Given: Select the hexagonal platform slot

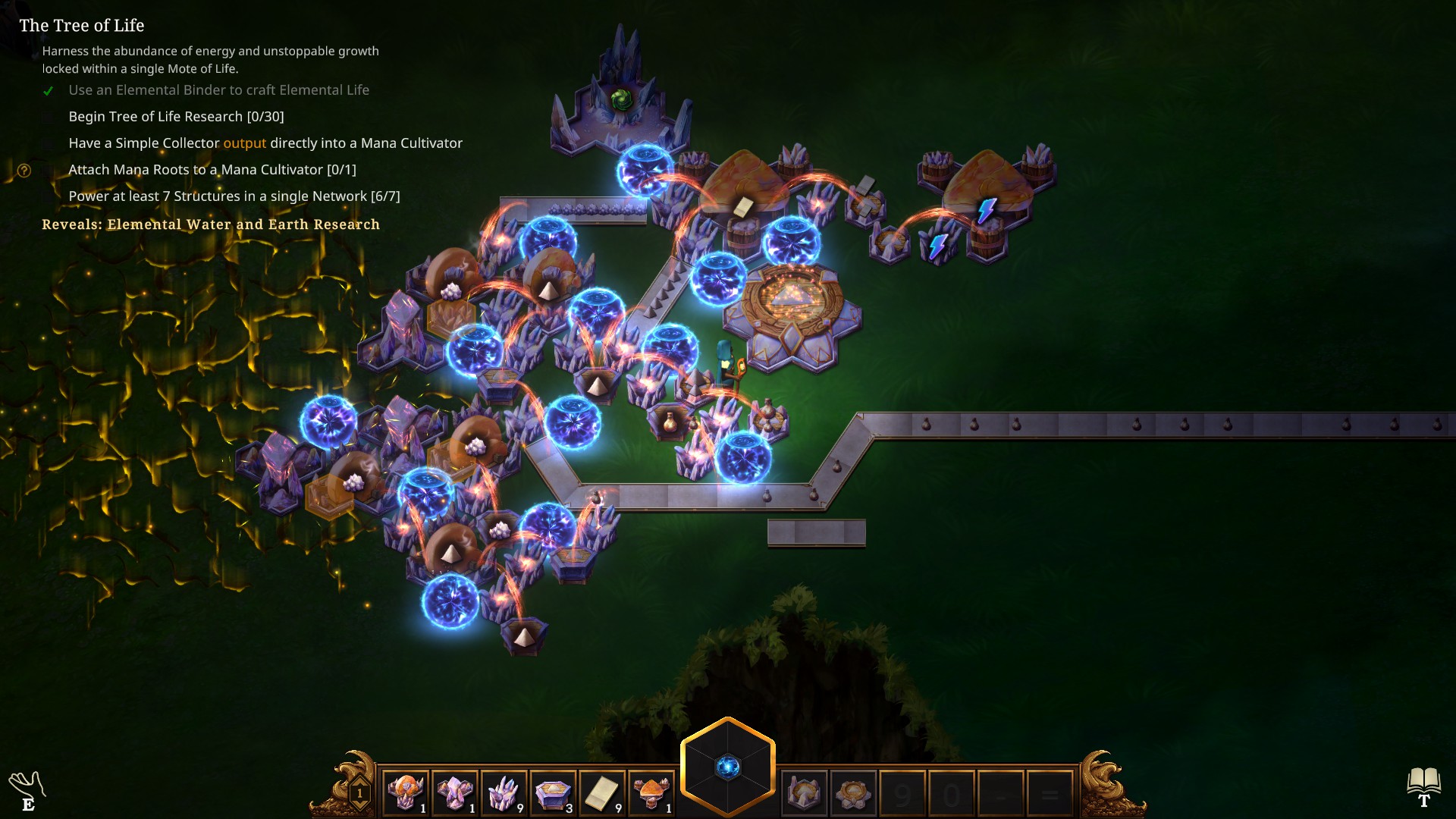Looking at the screenshot, I should [553, 793].
